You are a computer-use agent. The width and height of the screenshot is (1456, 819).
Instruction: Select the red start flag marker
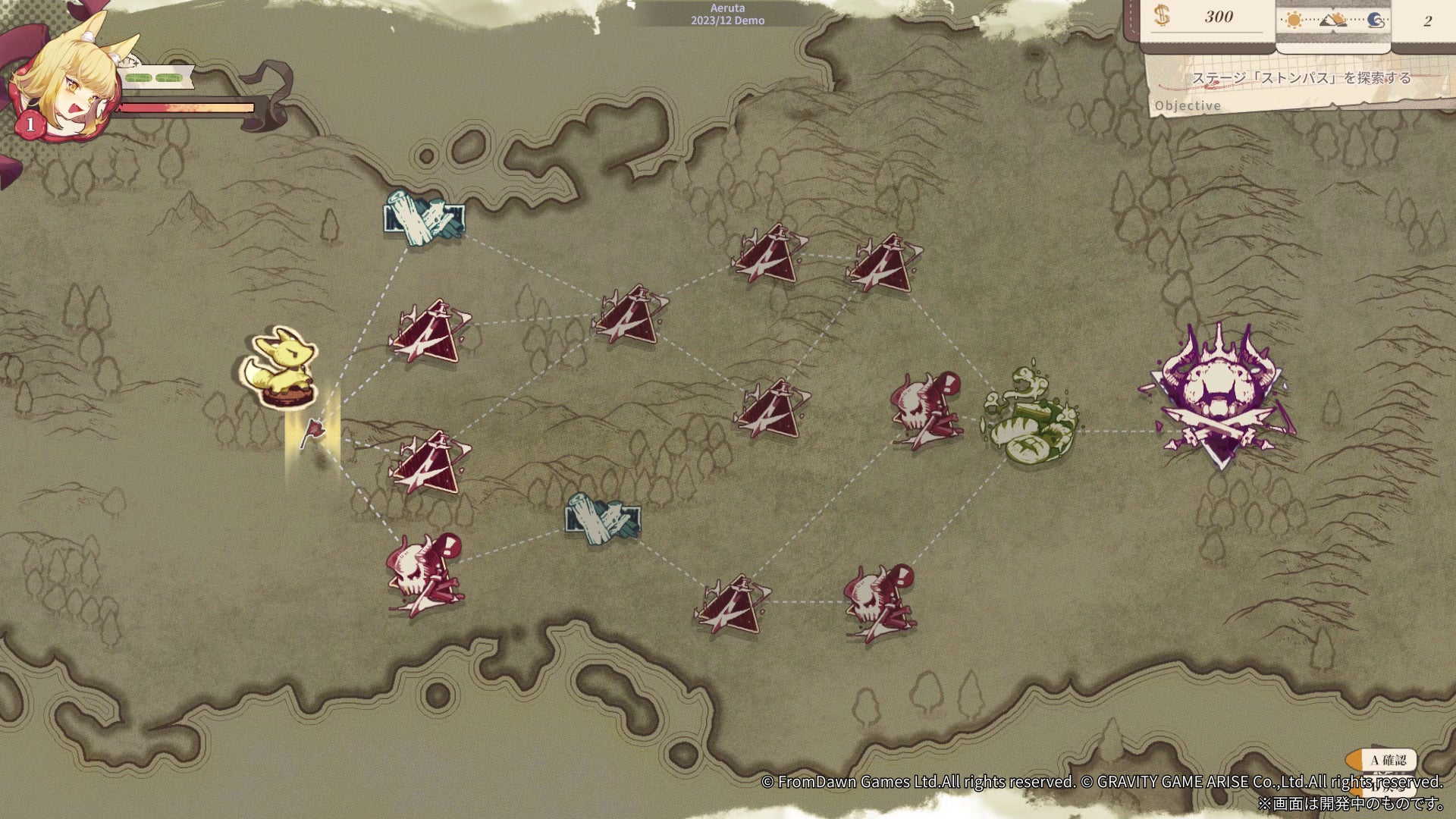pyautogui.click(x=312, y=433)
